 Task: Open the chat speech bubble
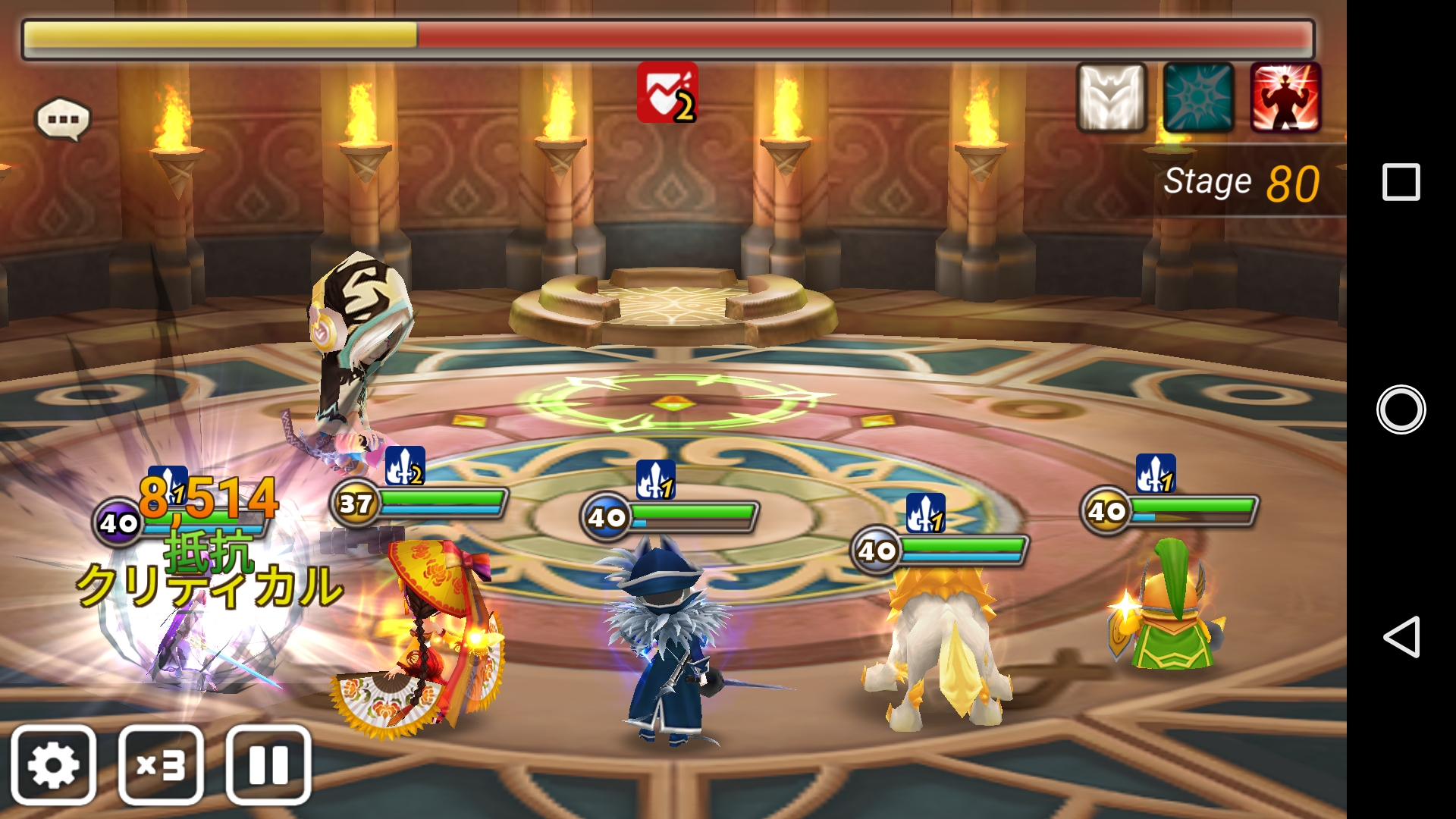pyautogui.click(x=63, y=119)
